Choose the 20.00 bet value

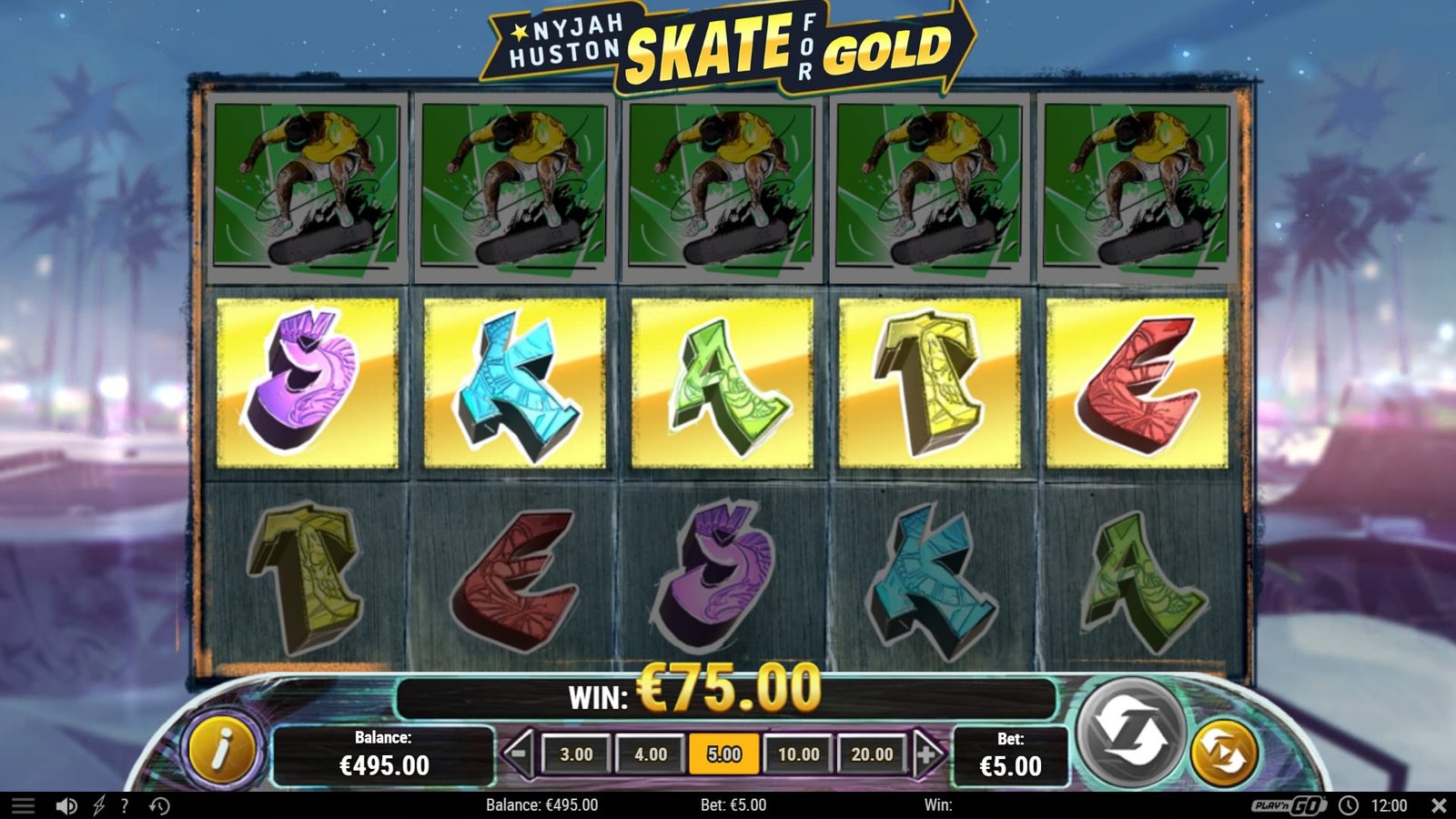tap(872, 754)
